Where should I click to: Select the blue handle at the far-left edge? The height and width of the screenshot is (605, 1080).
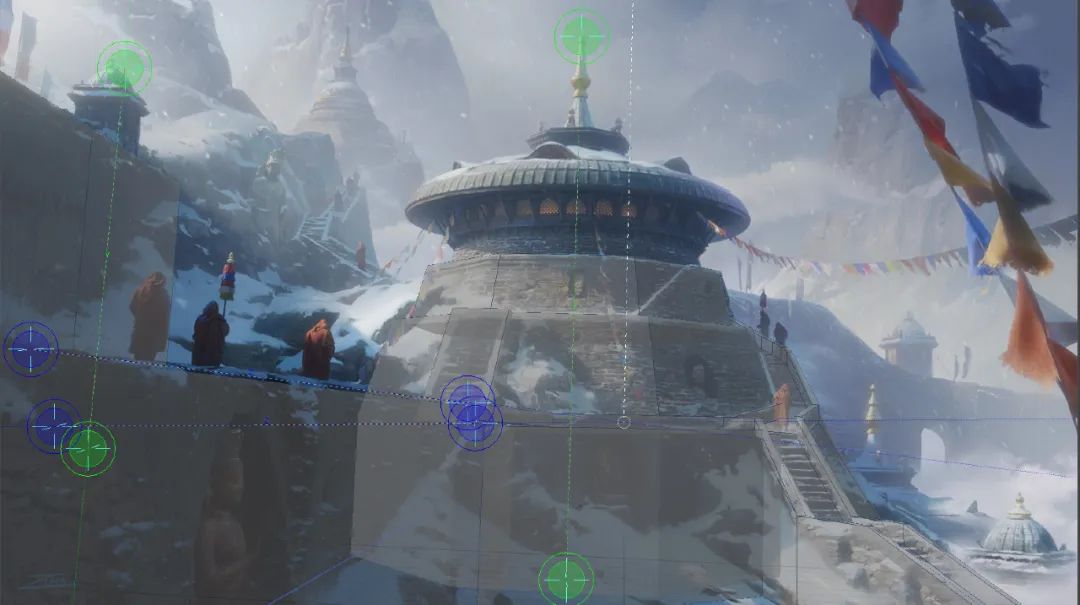point(30,349)
